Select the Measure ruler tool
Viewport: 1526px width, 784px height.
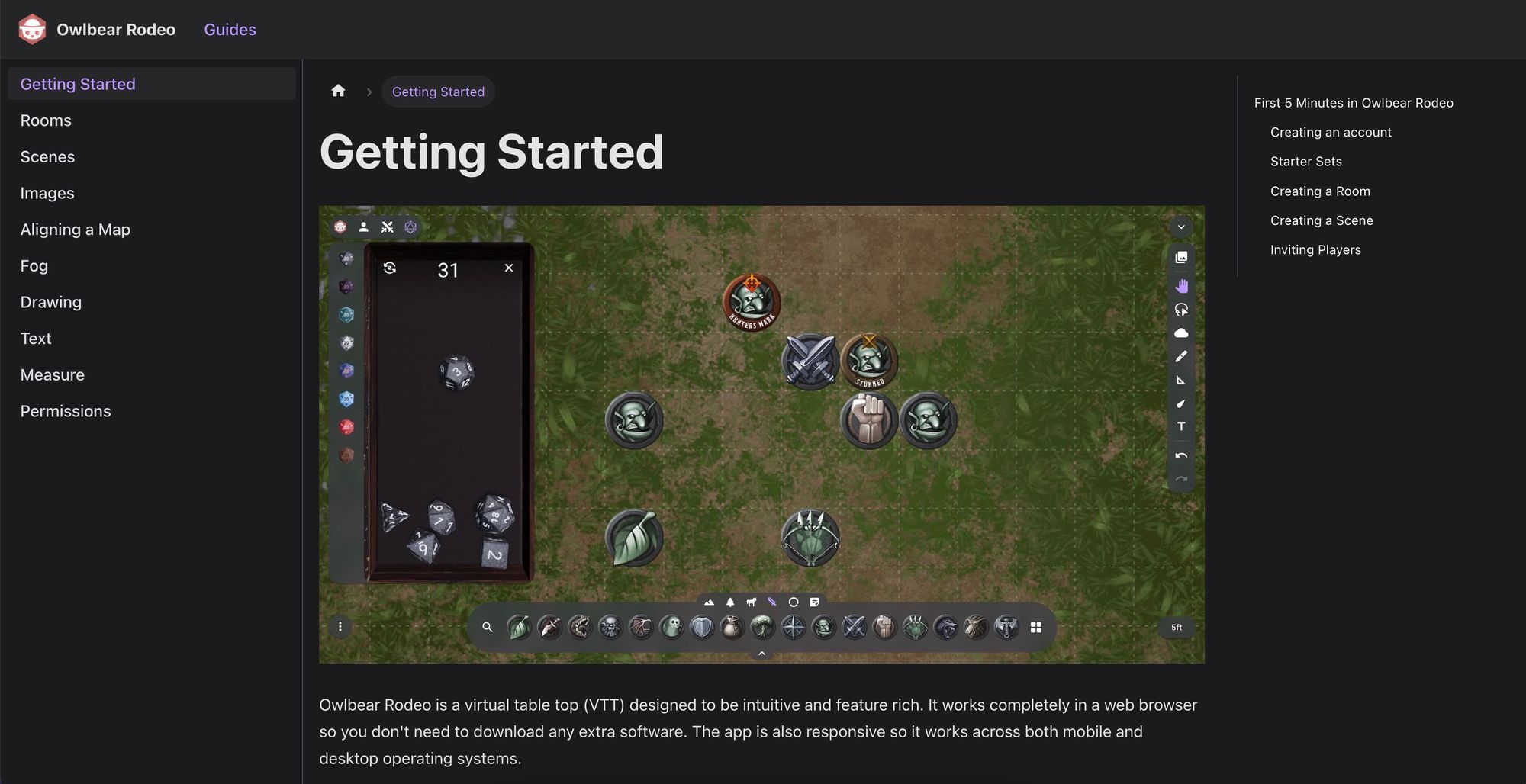click(x=1181, y=379)
